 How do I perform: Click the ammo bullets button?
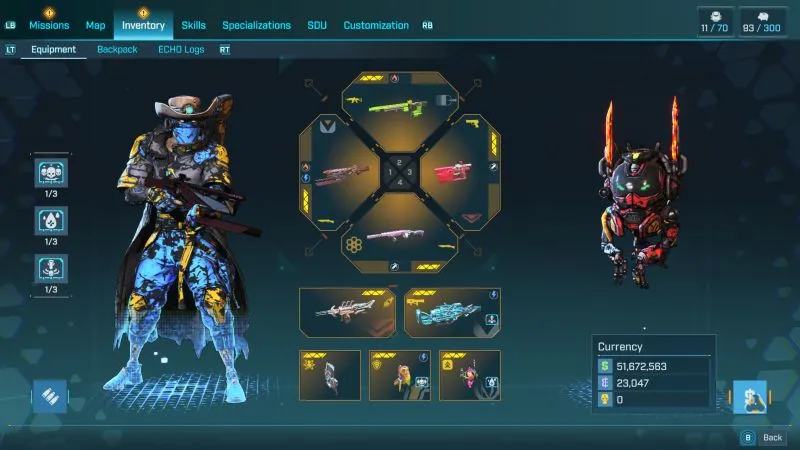point(50,397)
